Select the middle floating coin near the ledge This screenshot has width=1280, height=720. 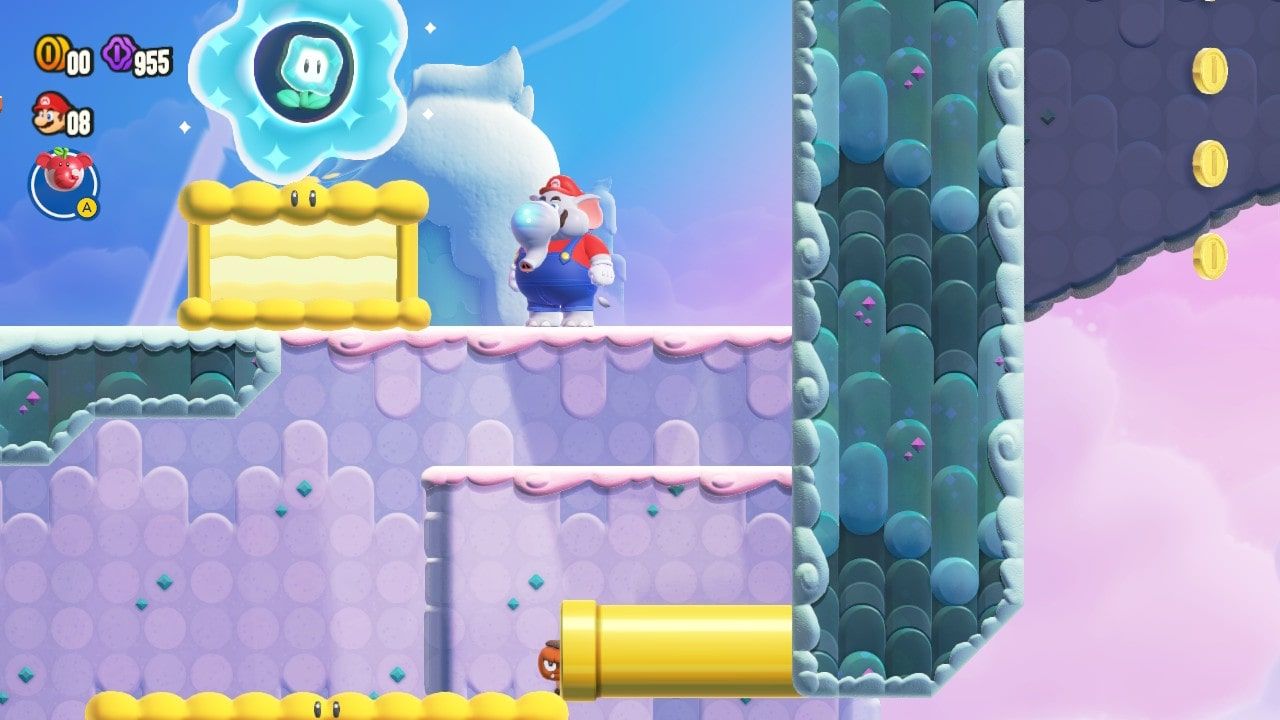[x=1210, y=163]
